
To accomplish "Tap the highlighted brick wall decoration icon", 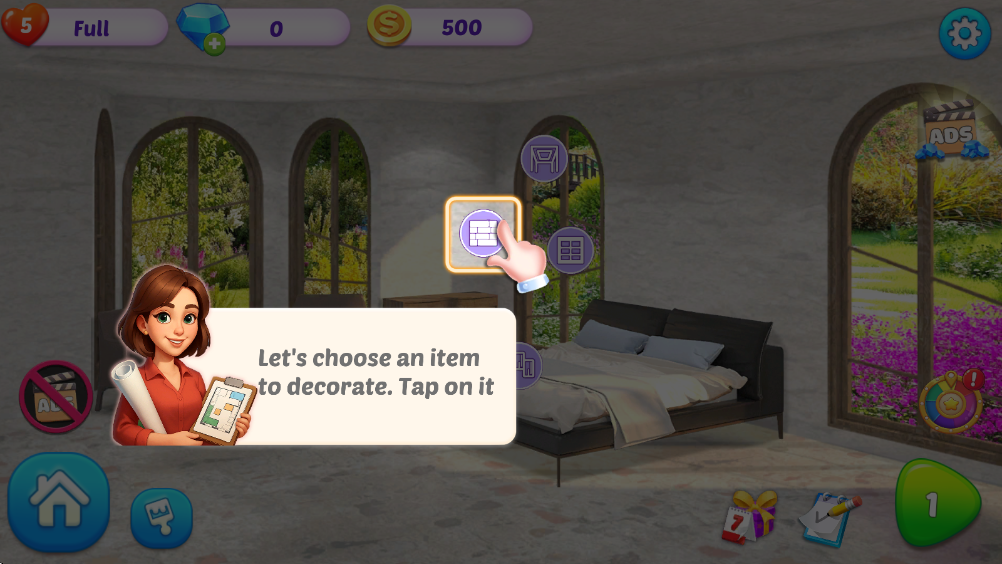I will [483, 233].
